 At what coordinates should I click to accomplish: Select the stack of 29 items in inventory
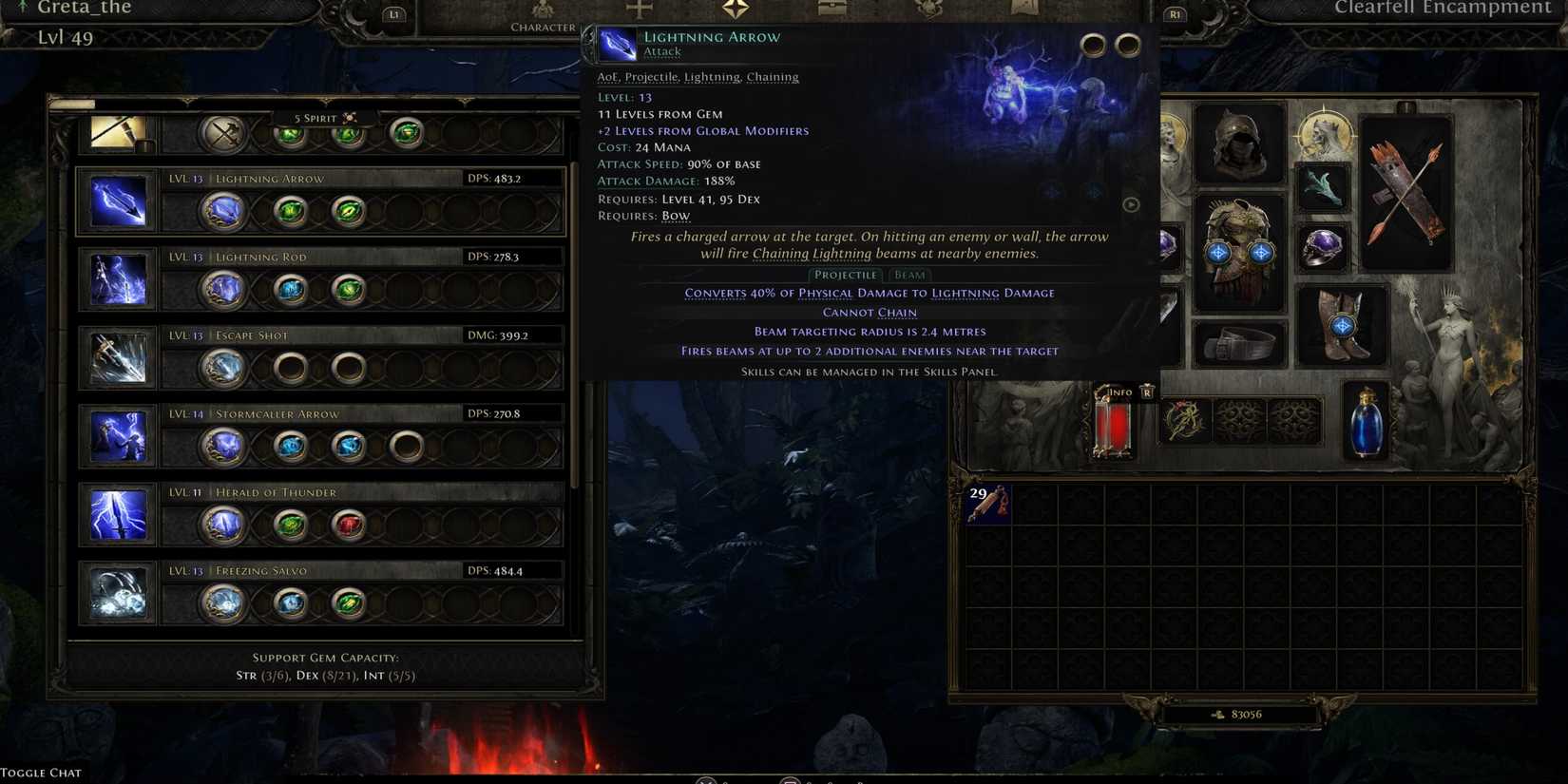point(988,504)
